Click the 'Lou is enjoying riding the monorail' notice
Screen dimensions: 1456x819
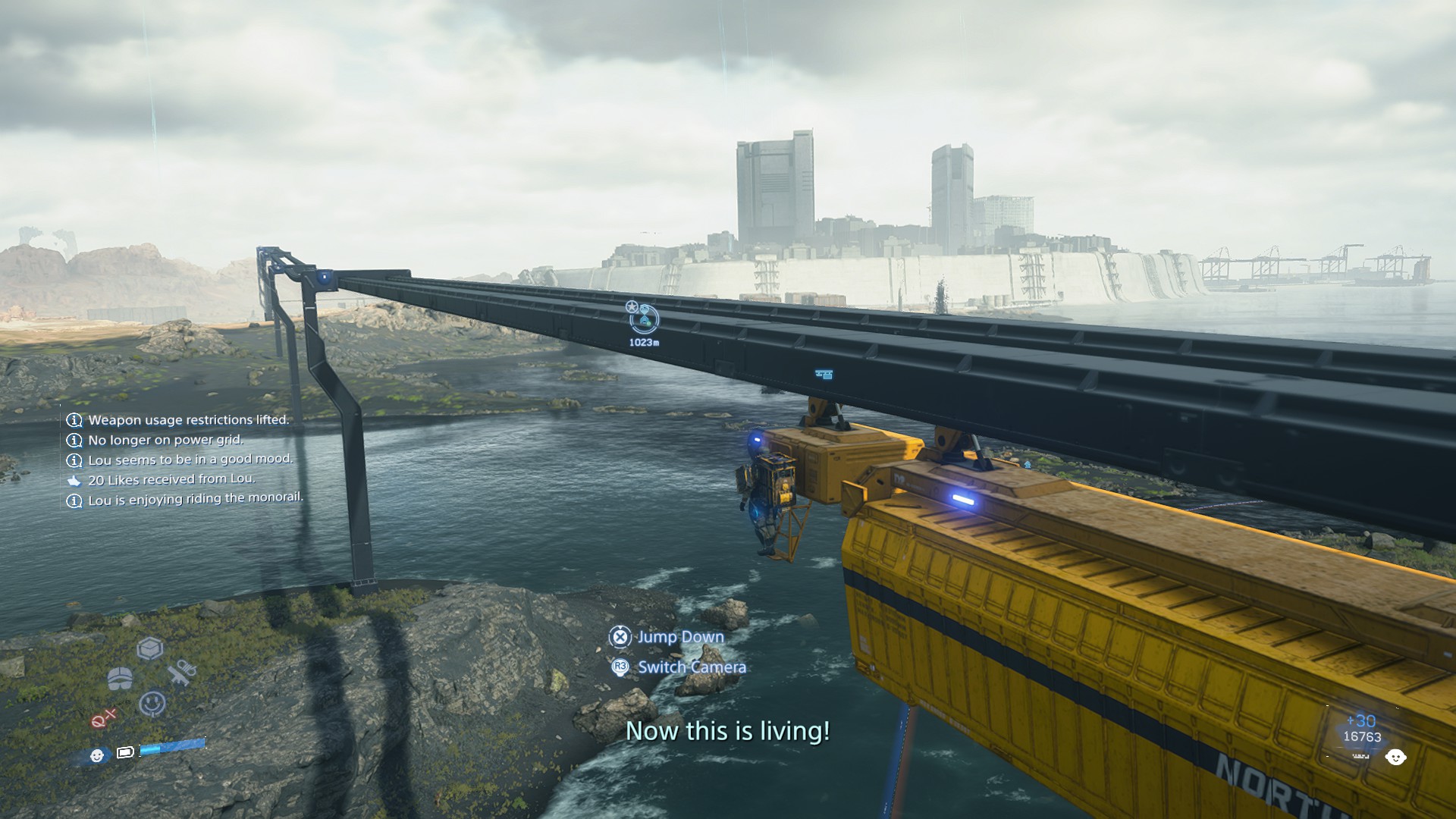point(195,499)
